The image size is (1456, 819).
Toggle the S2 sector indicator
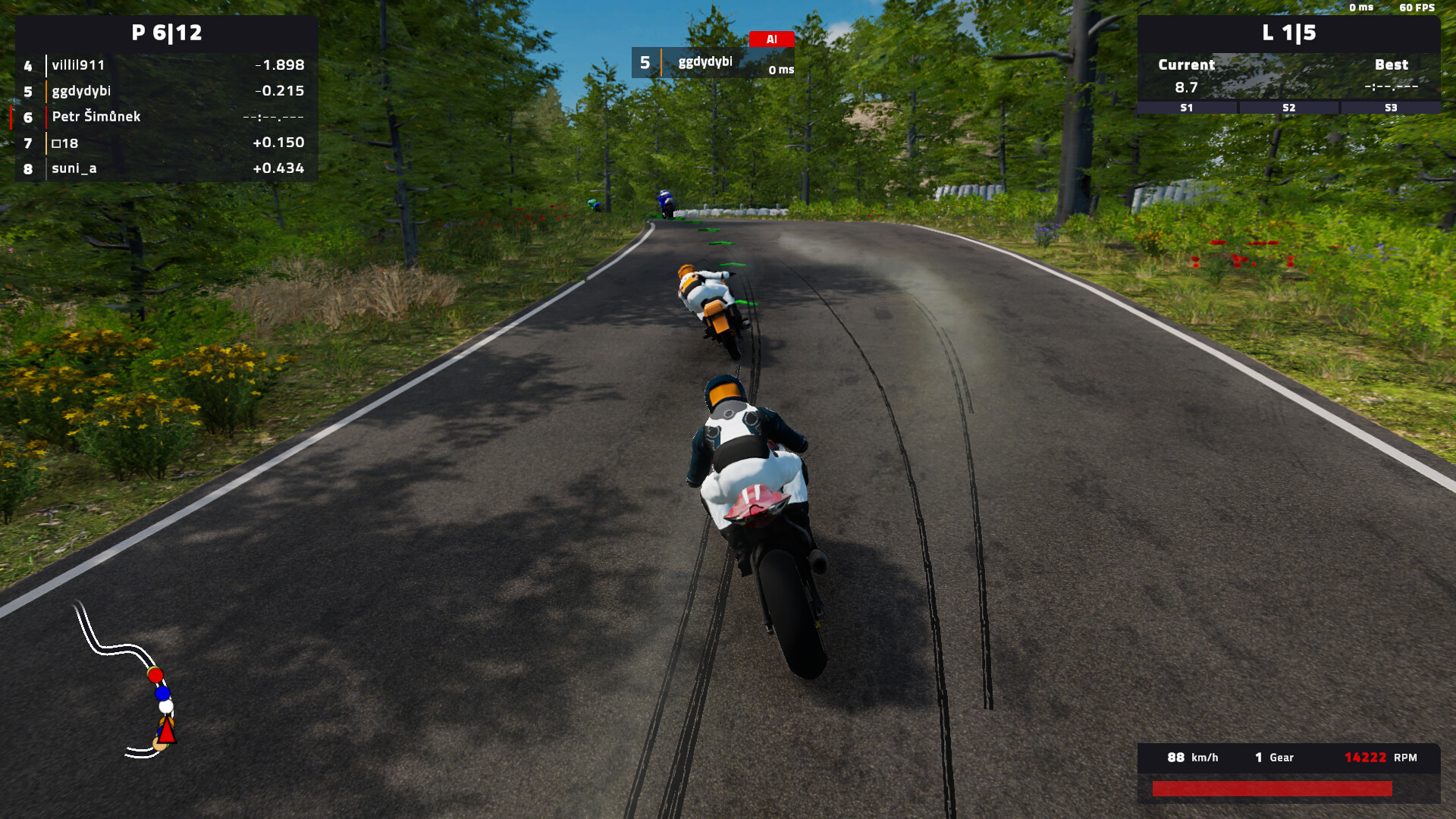pos(1288,108)
